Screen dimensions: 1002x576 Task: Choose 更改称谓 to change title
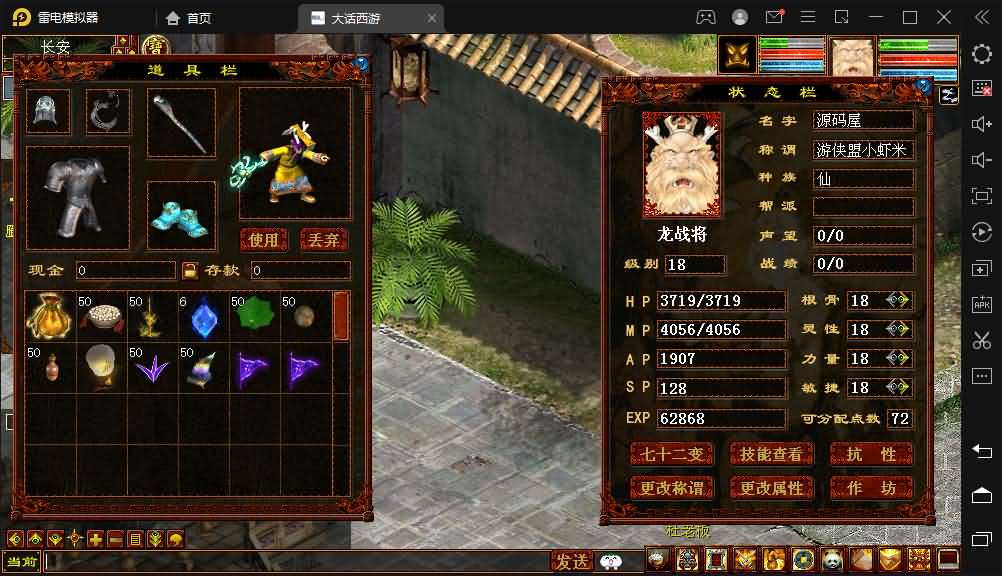[x=672, y=488]
